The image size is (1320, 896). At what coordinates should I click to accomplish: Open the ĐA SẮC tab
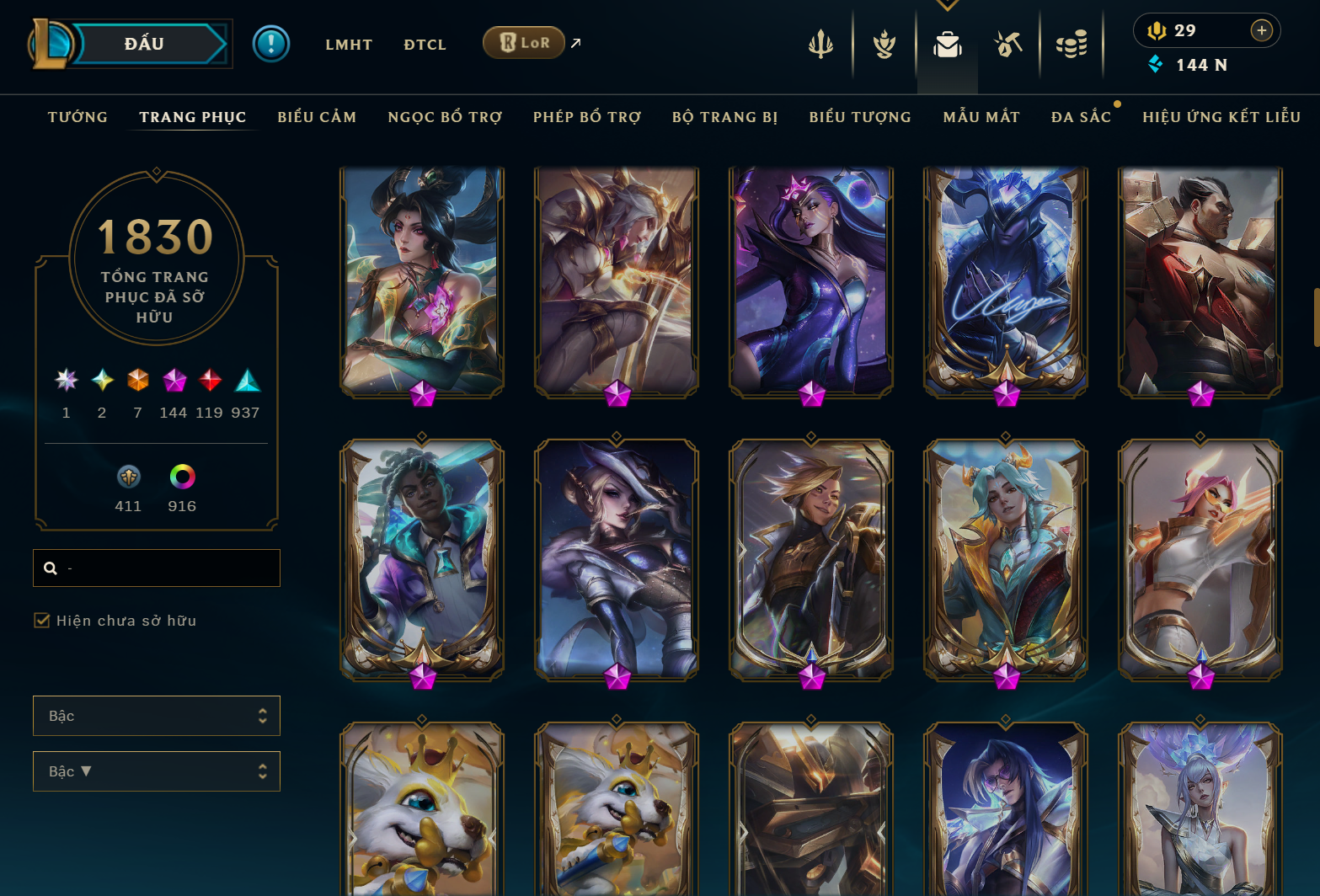click(x=1081, y=117)
